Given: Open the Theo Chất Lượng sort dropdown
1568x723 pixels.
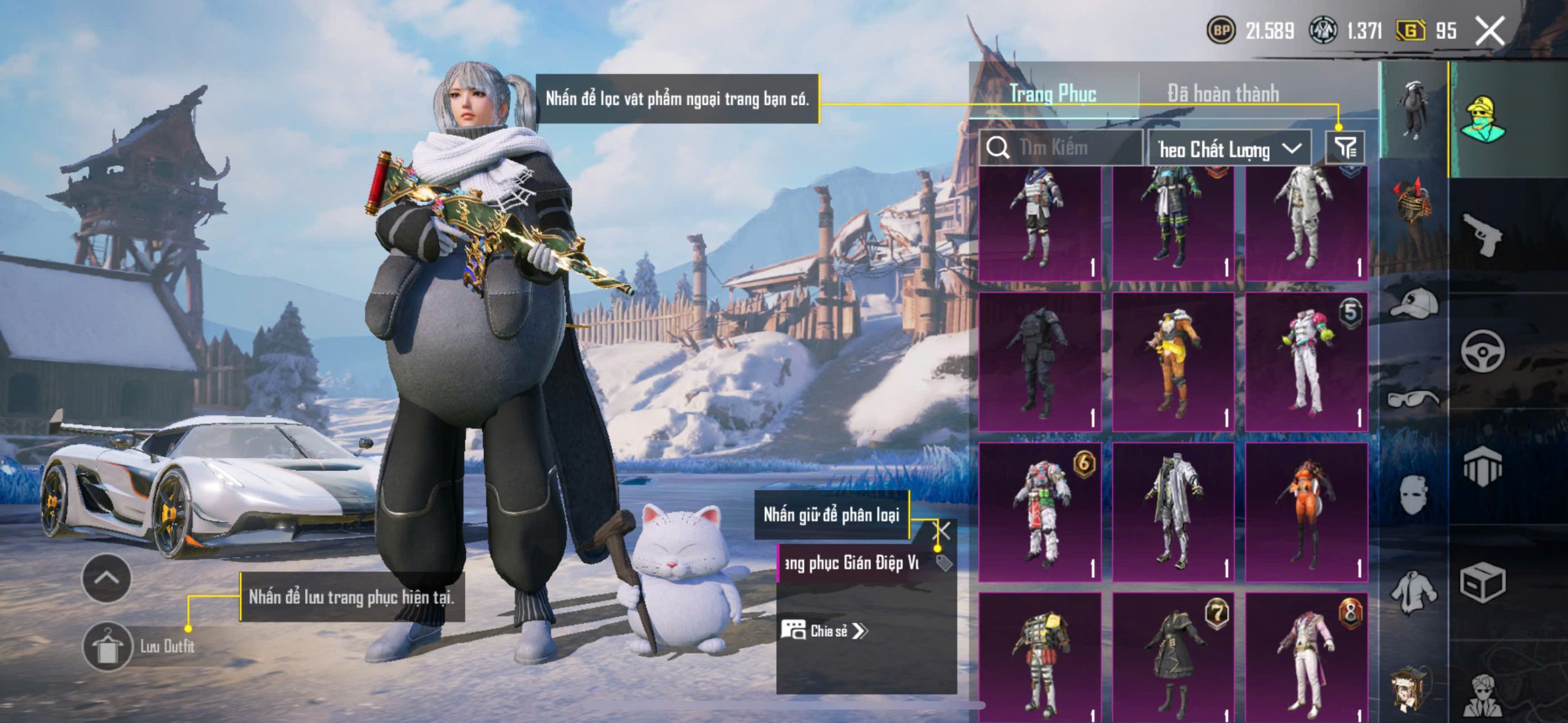Looking at the screenshot, I should [x=1229, y=149].
